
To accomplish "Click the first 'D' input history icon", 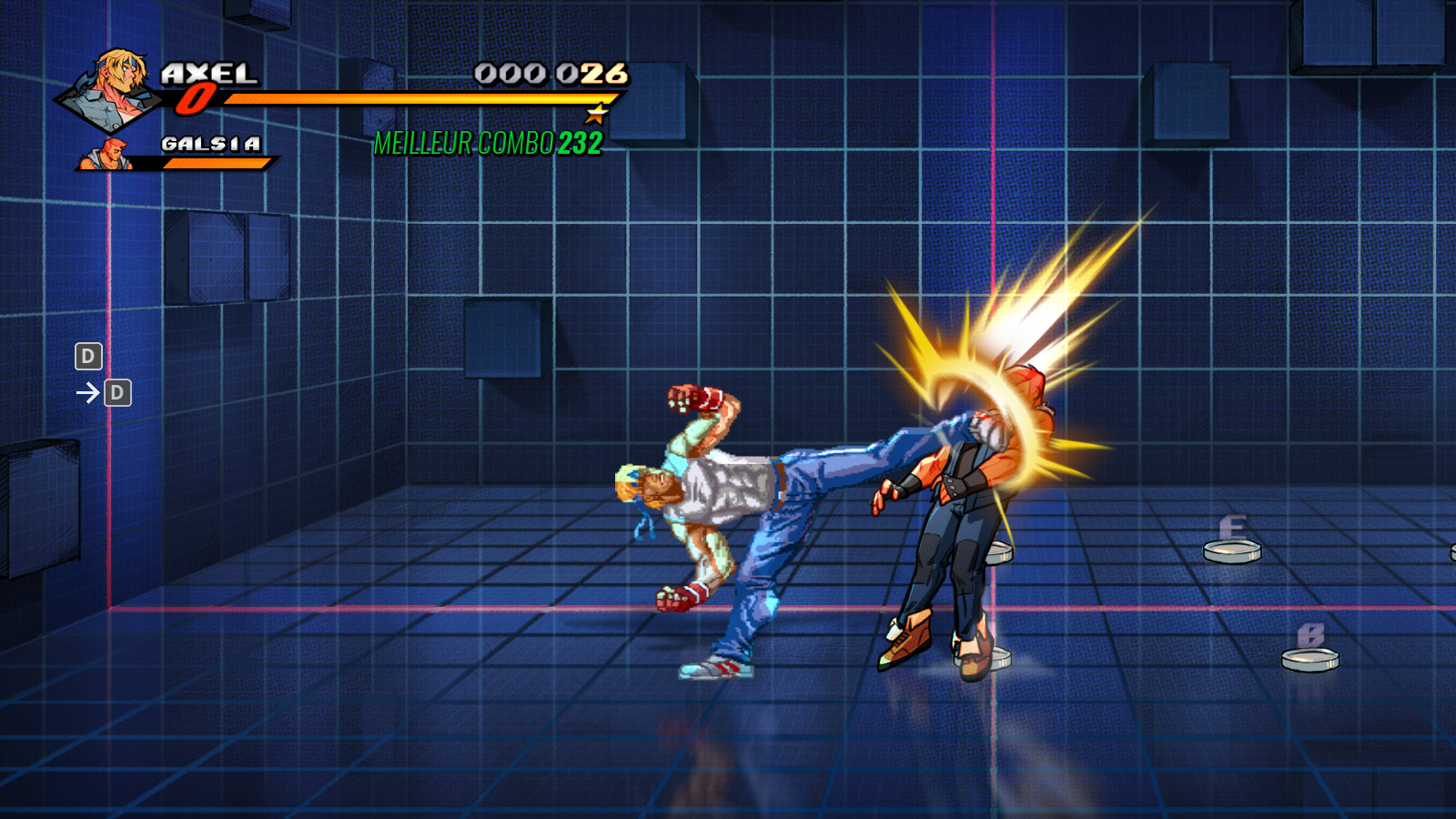I will [87, 357].
